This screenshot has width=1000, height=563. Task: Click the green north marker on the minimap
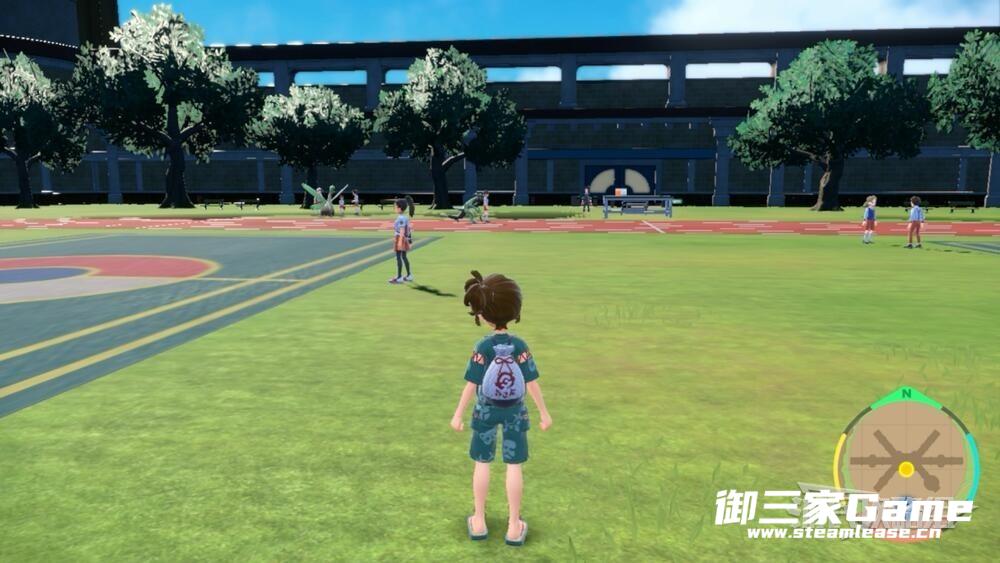pos(906,394)
